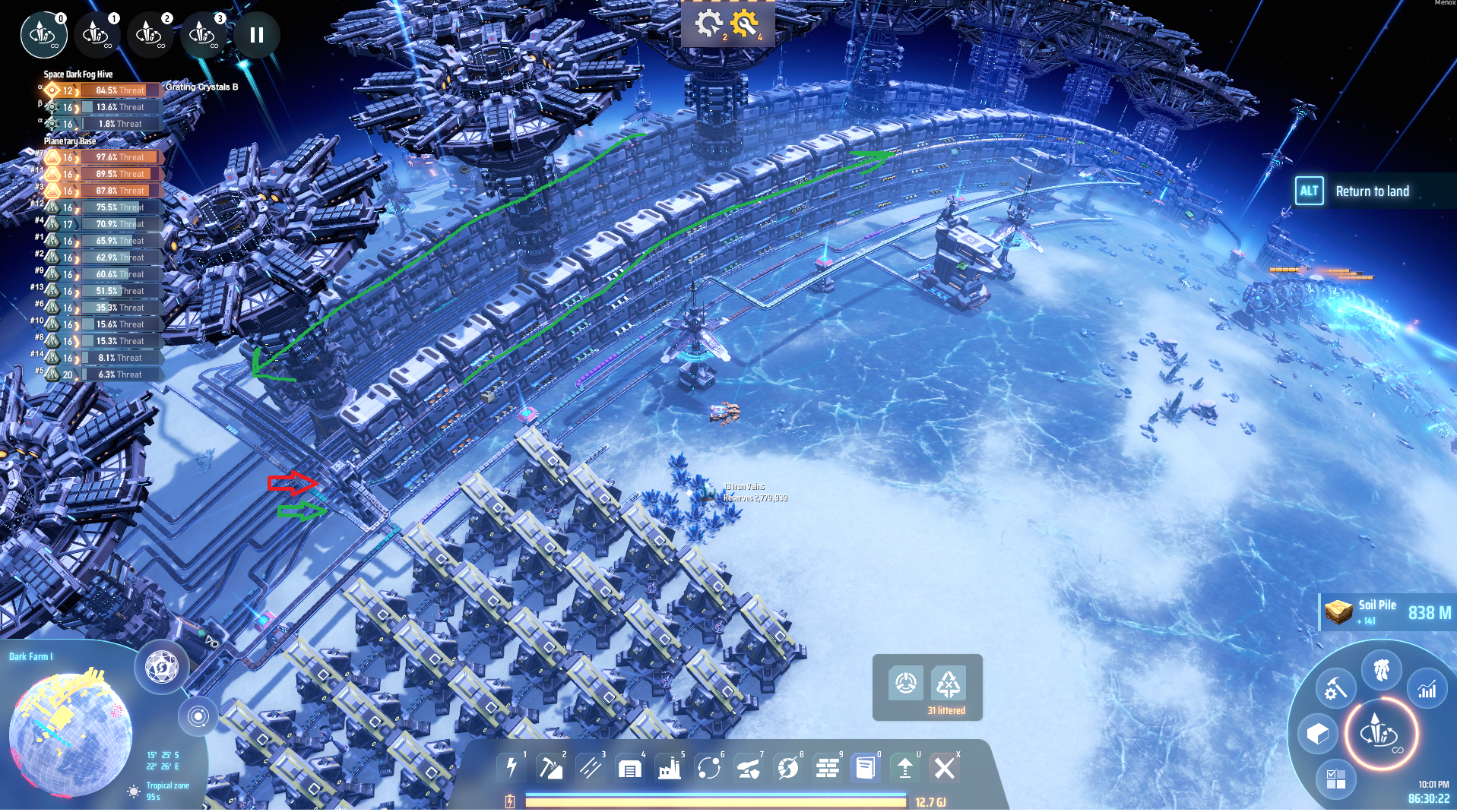Open the replicator hammer-and-gear menu
The image size is (1457, 812).
coord(1335,688)
